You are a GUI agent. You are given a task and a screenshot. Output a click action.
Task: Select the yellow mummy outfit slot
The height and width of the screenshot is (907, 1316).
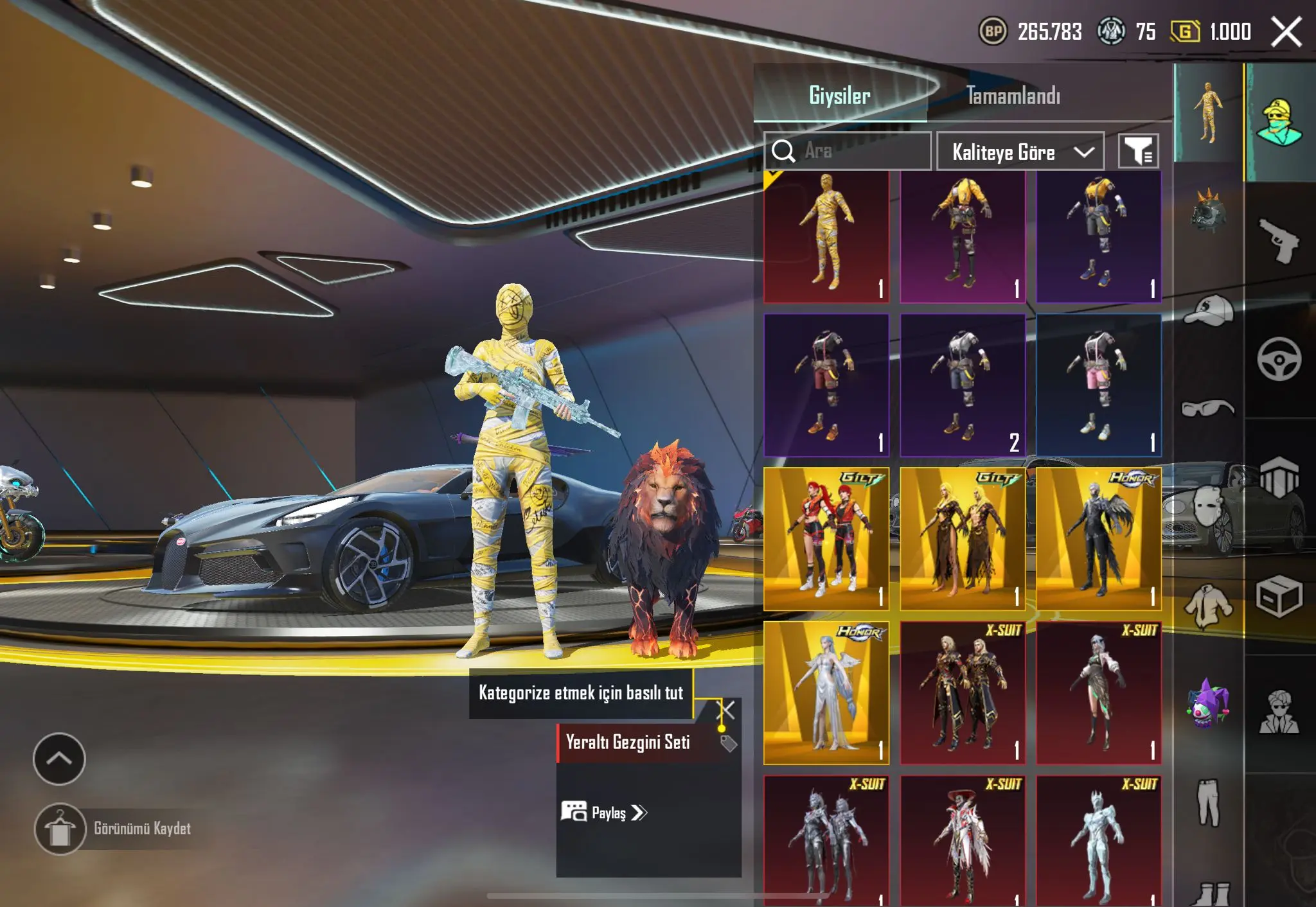826,236
